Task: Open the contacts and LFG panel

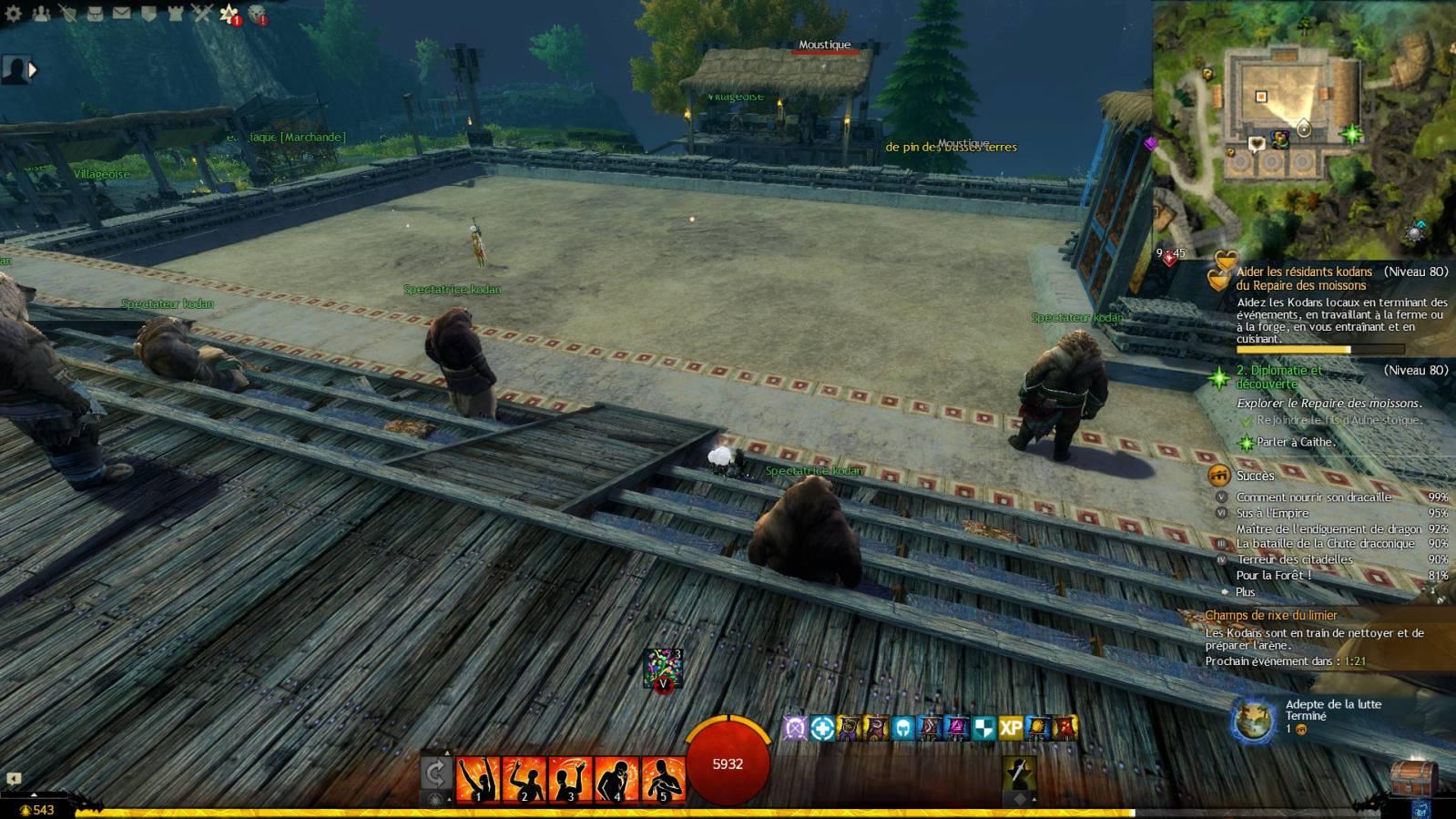Action: (x=41, y=14)
